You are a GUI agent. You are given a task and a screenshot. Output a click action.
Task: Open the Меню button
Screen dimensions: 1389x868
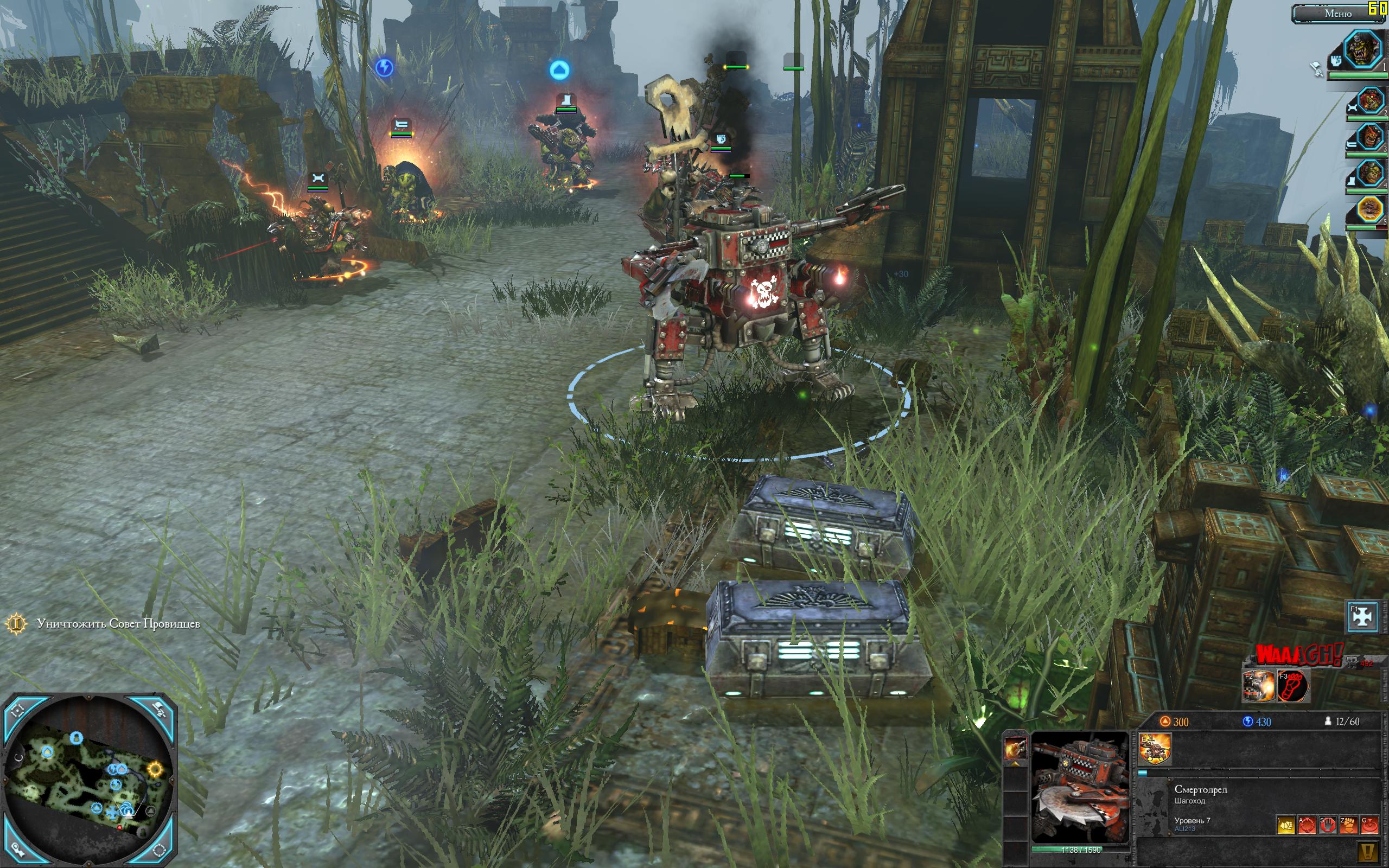1337,13
